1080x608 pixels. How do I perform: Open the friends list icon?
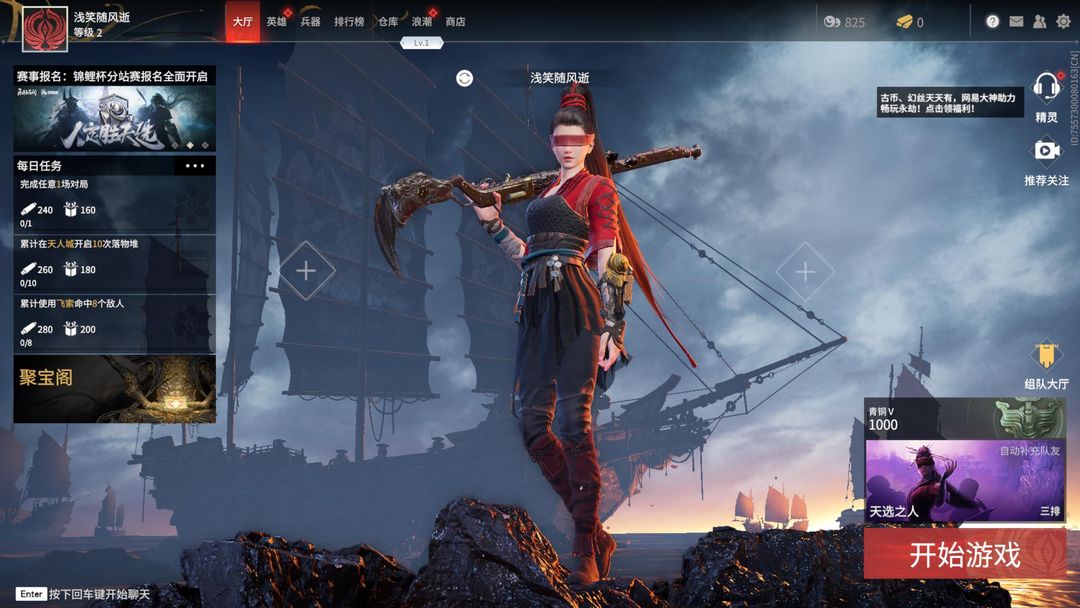[x=1040, y=21]
